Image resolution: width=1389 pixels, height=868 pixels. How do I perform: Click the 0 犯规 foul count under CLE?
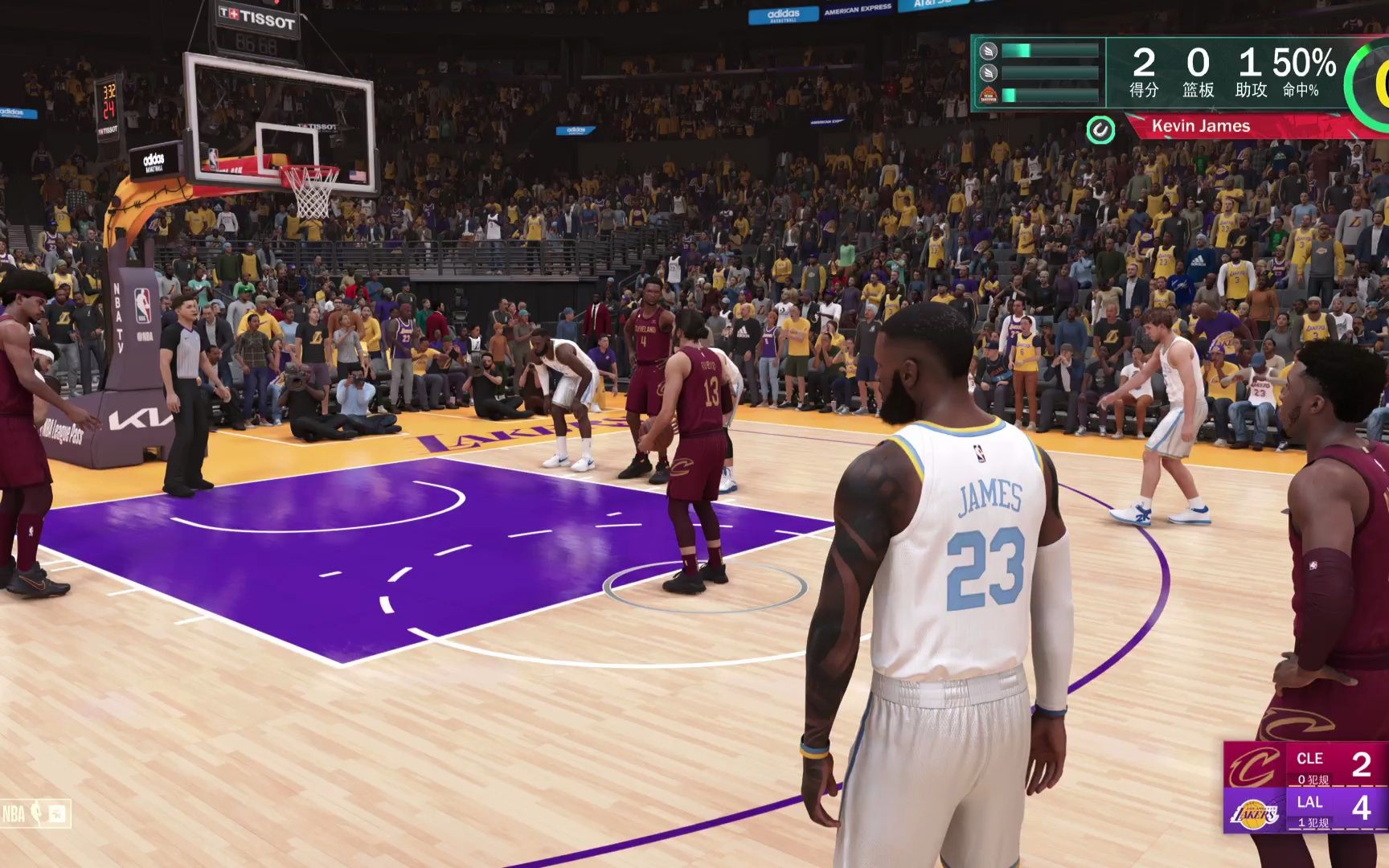tap(1313, 780)
